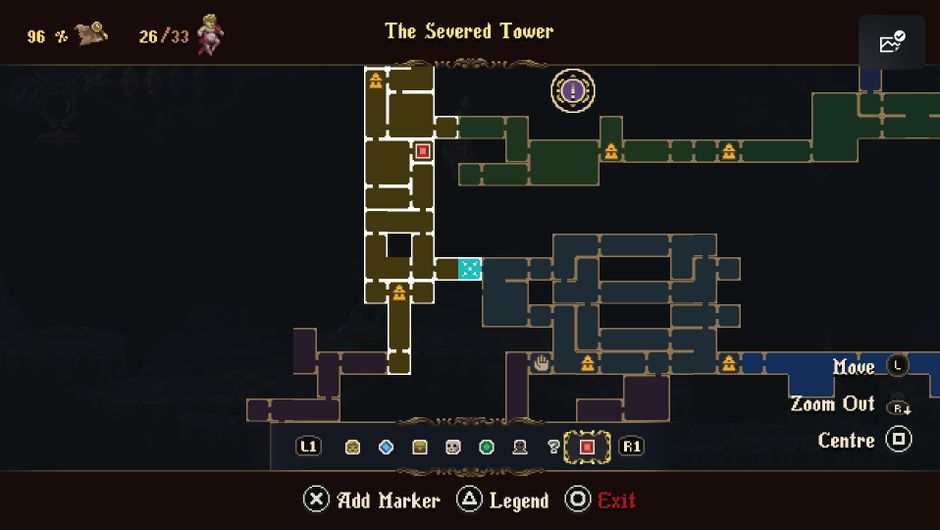Viewport: 940px width, 530px height.
Task: Select the cyan teleport room on the map
Action: 470,268
